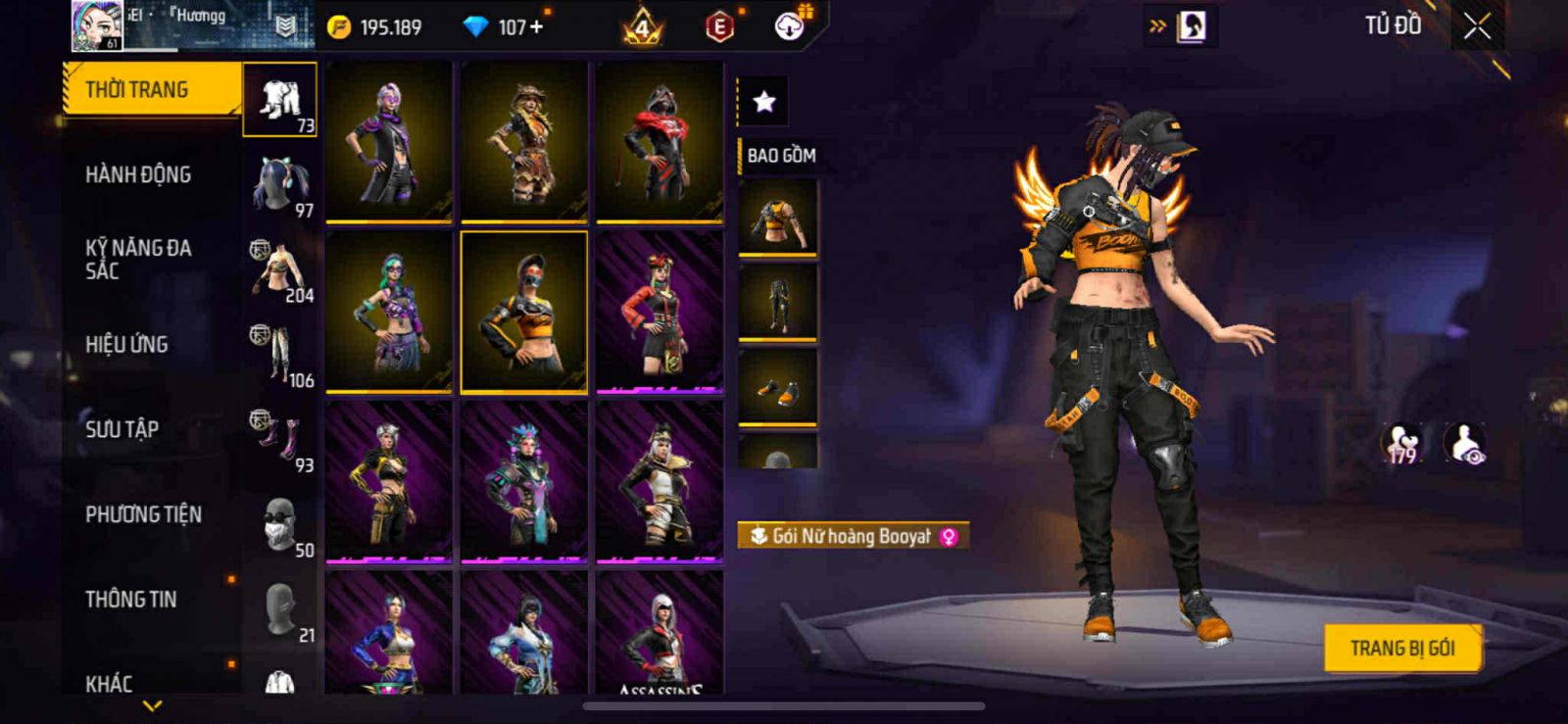
Task: Select the scarecrow straw hat outfit
Action: click(524, 140)
